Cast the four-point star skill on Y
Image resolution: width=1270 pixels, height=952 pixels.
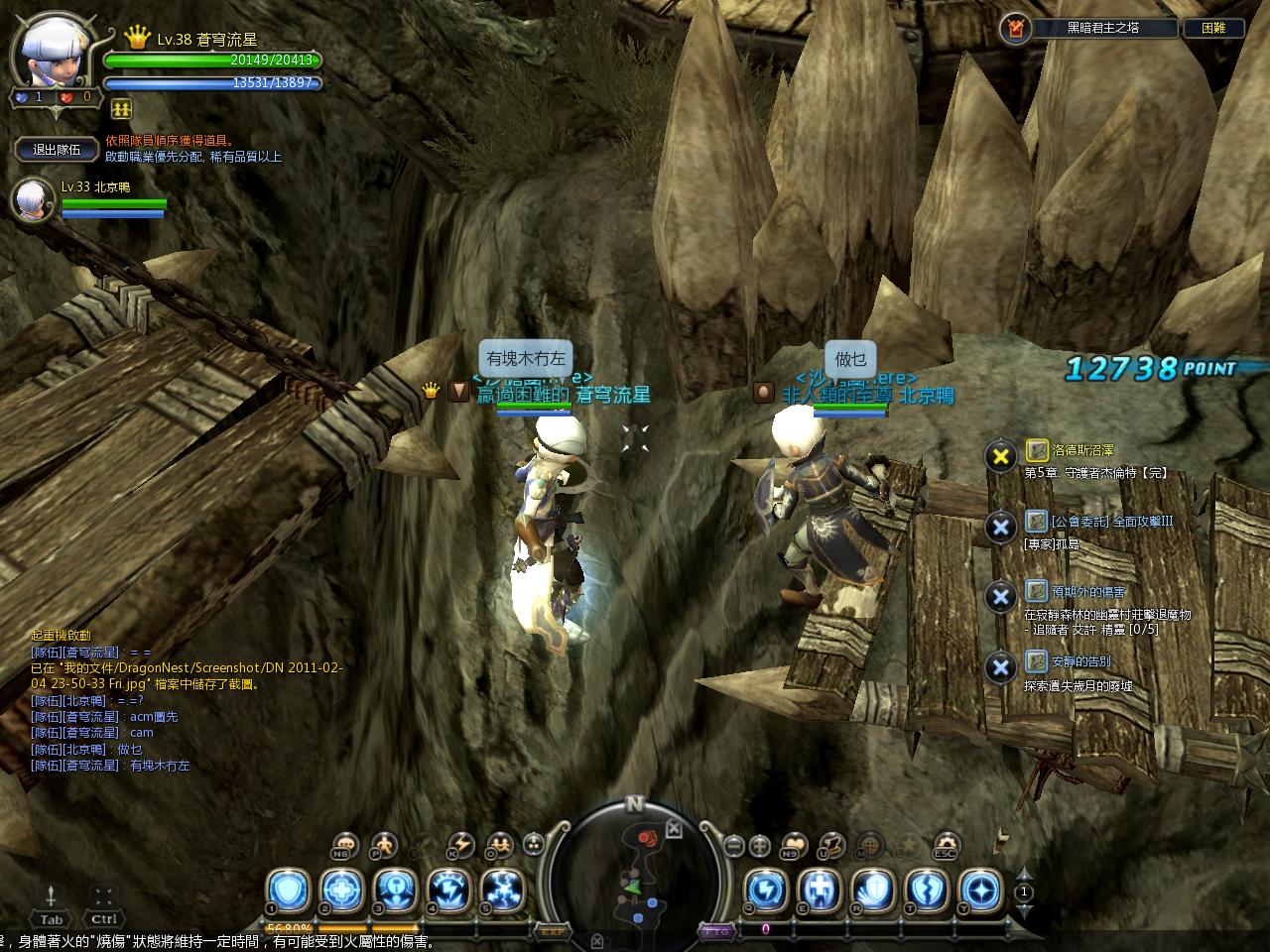coord(980,890)
